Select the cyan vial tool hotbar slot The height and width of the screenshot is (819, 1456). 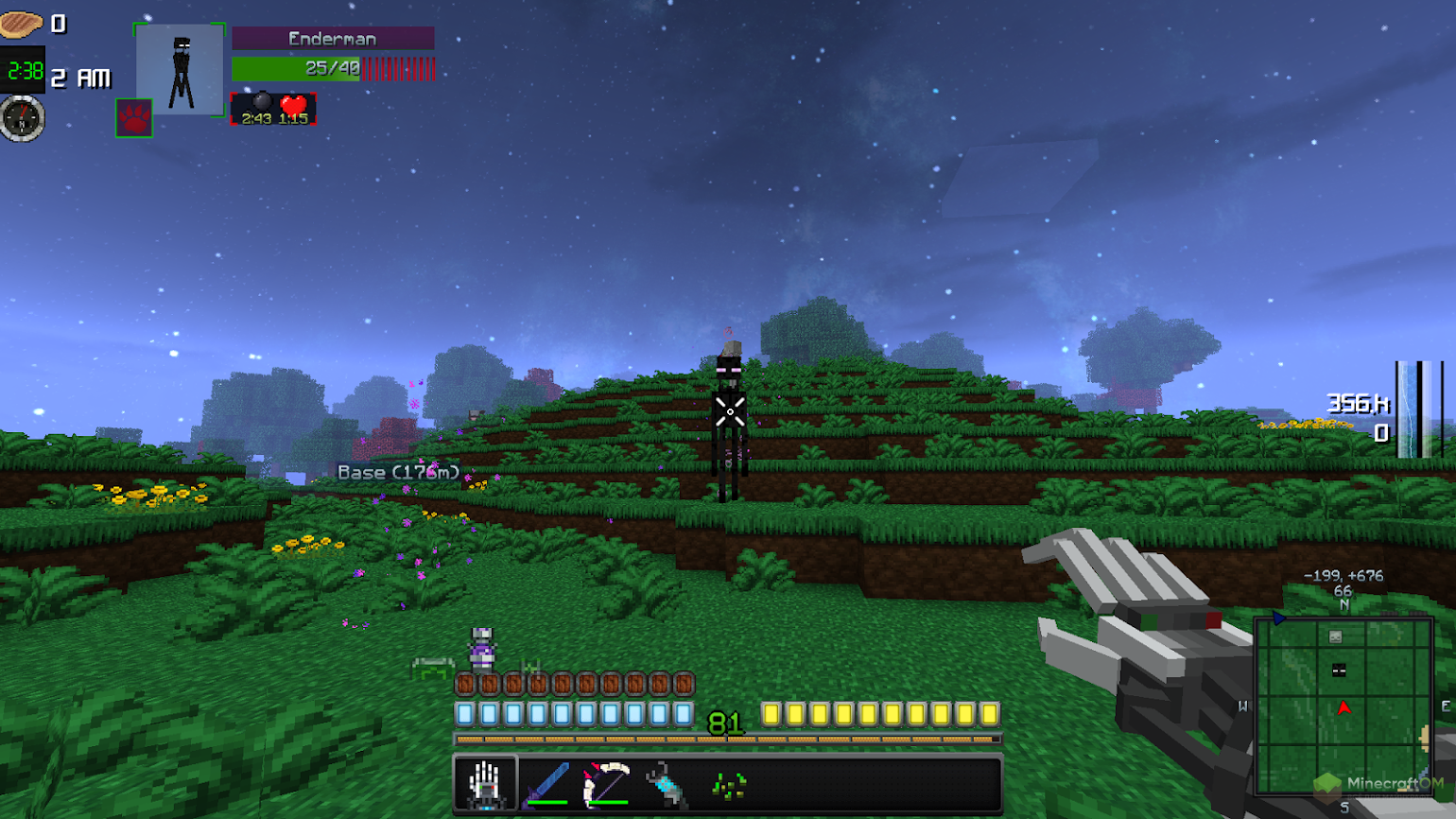[667, 784]
